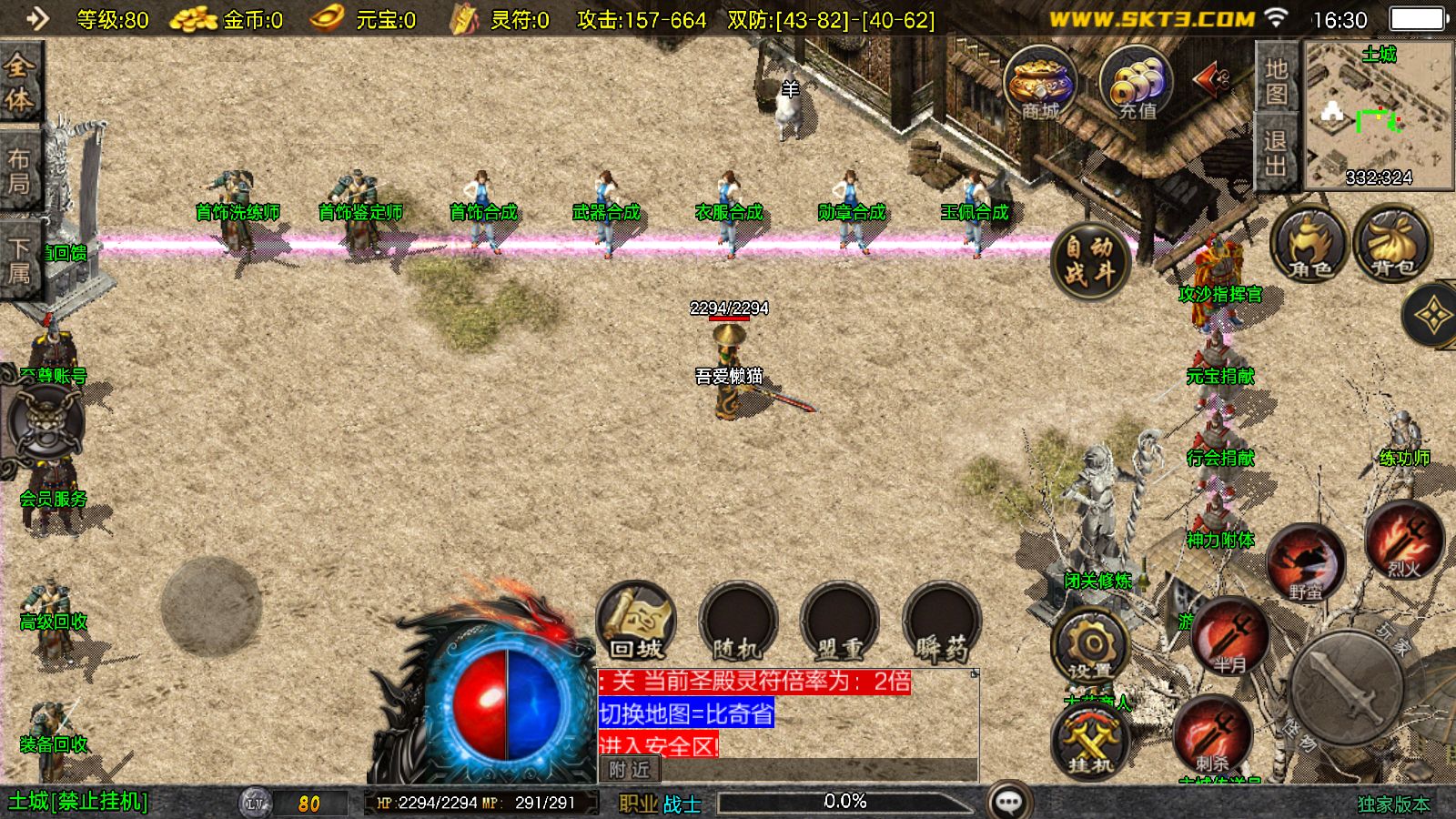This screenshot has height=819, width=1456.
Task: Open the 设置 settings gear
Action: [1090, 646]
